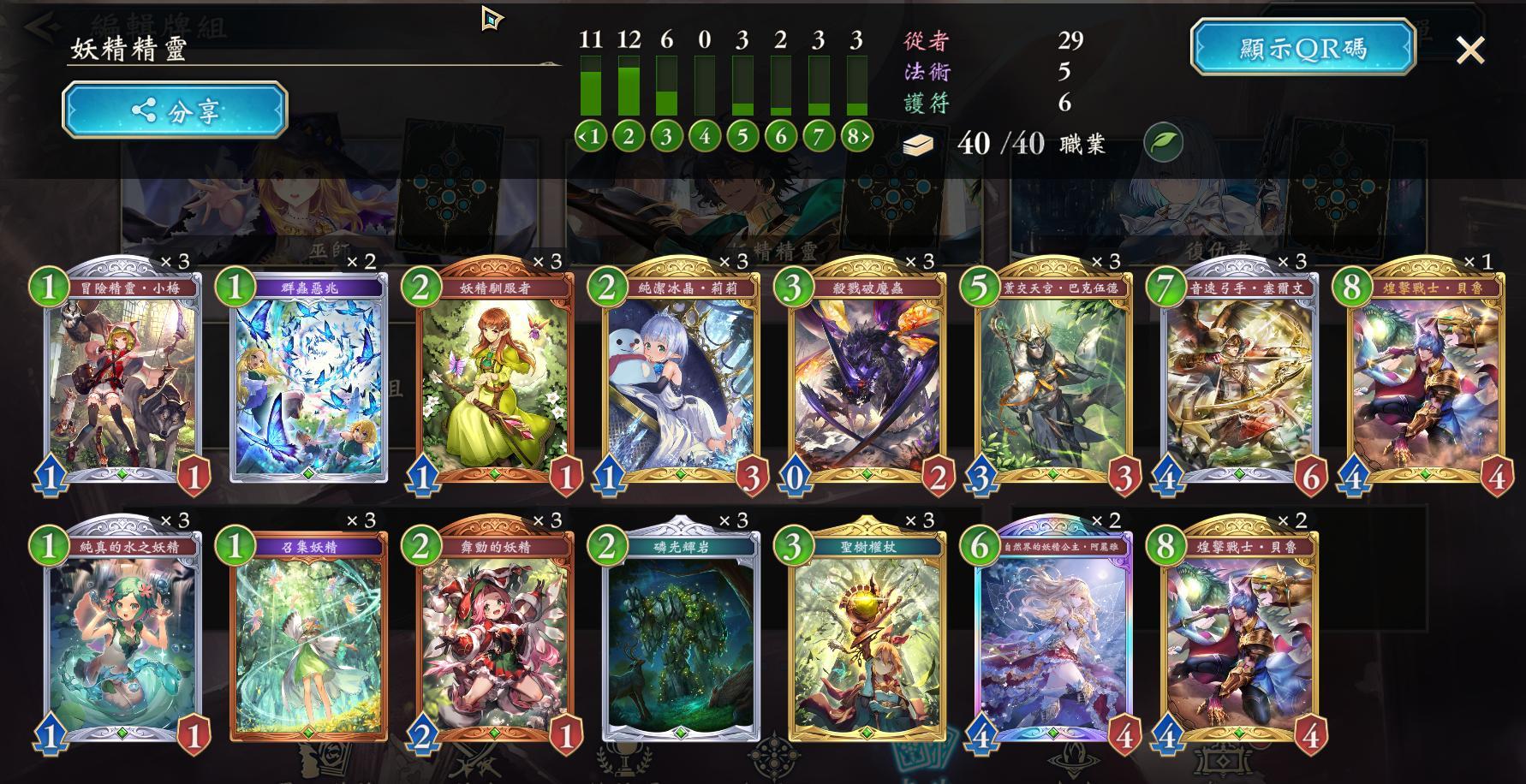Click the card deck book icon beside 40/40

[918, 144]
